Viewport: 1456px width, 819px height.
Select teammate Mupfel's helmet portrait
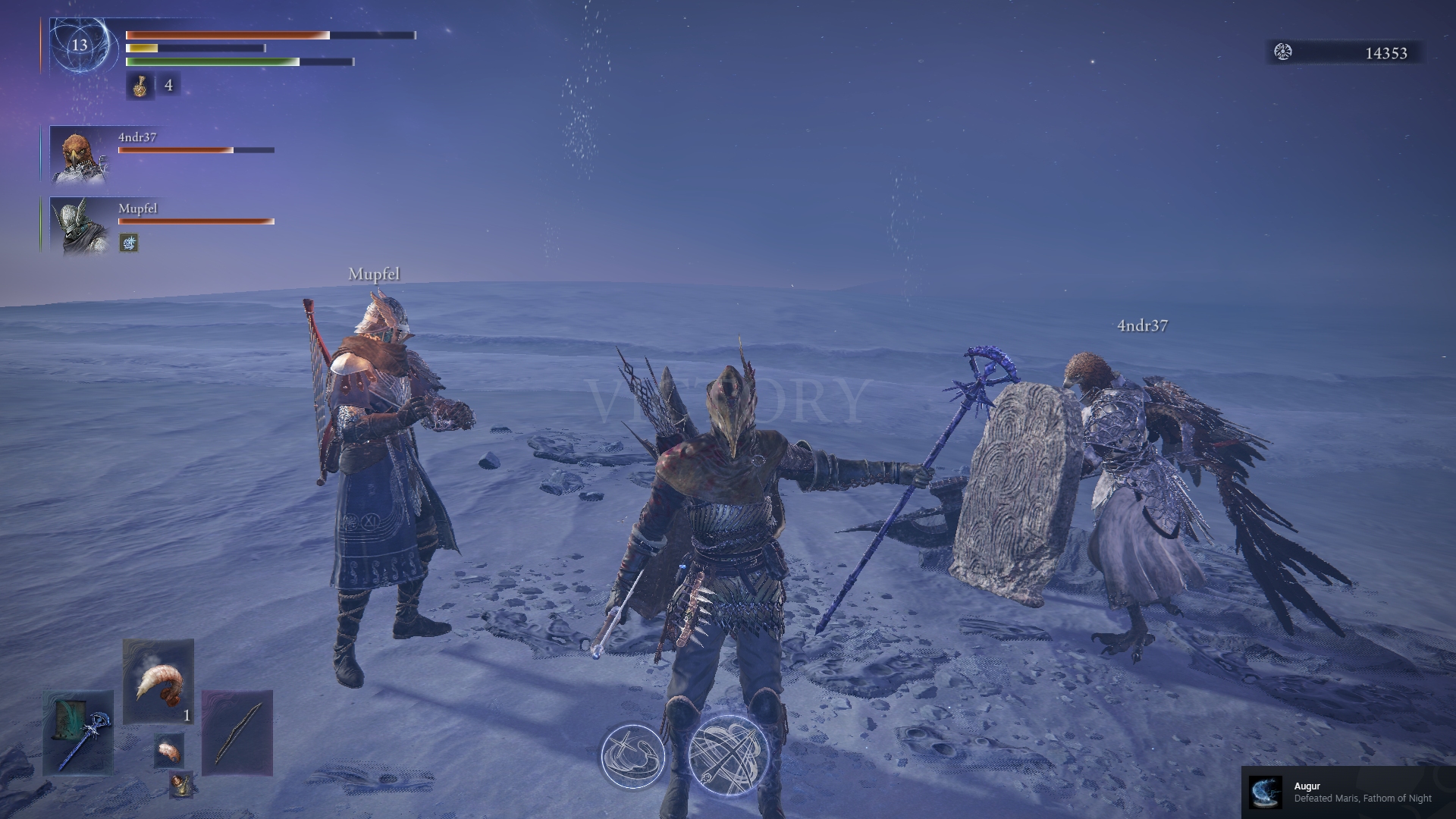(79, 226)
